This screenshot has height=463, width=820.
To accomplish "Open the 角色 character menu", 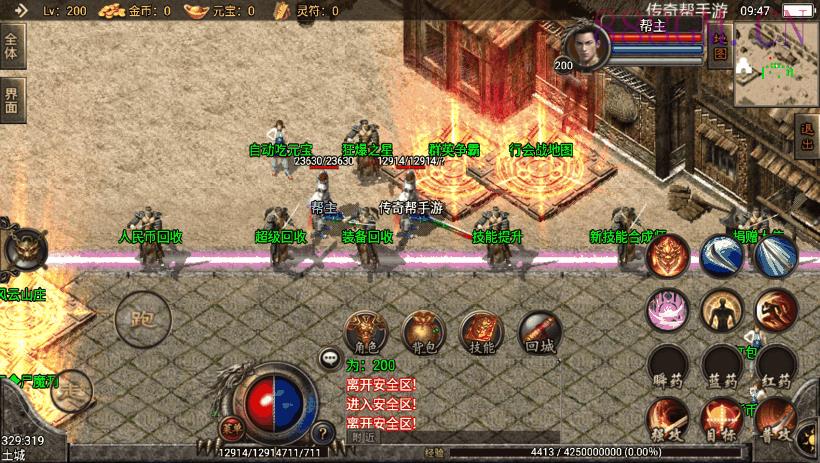I will click(x=366, y=331).
